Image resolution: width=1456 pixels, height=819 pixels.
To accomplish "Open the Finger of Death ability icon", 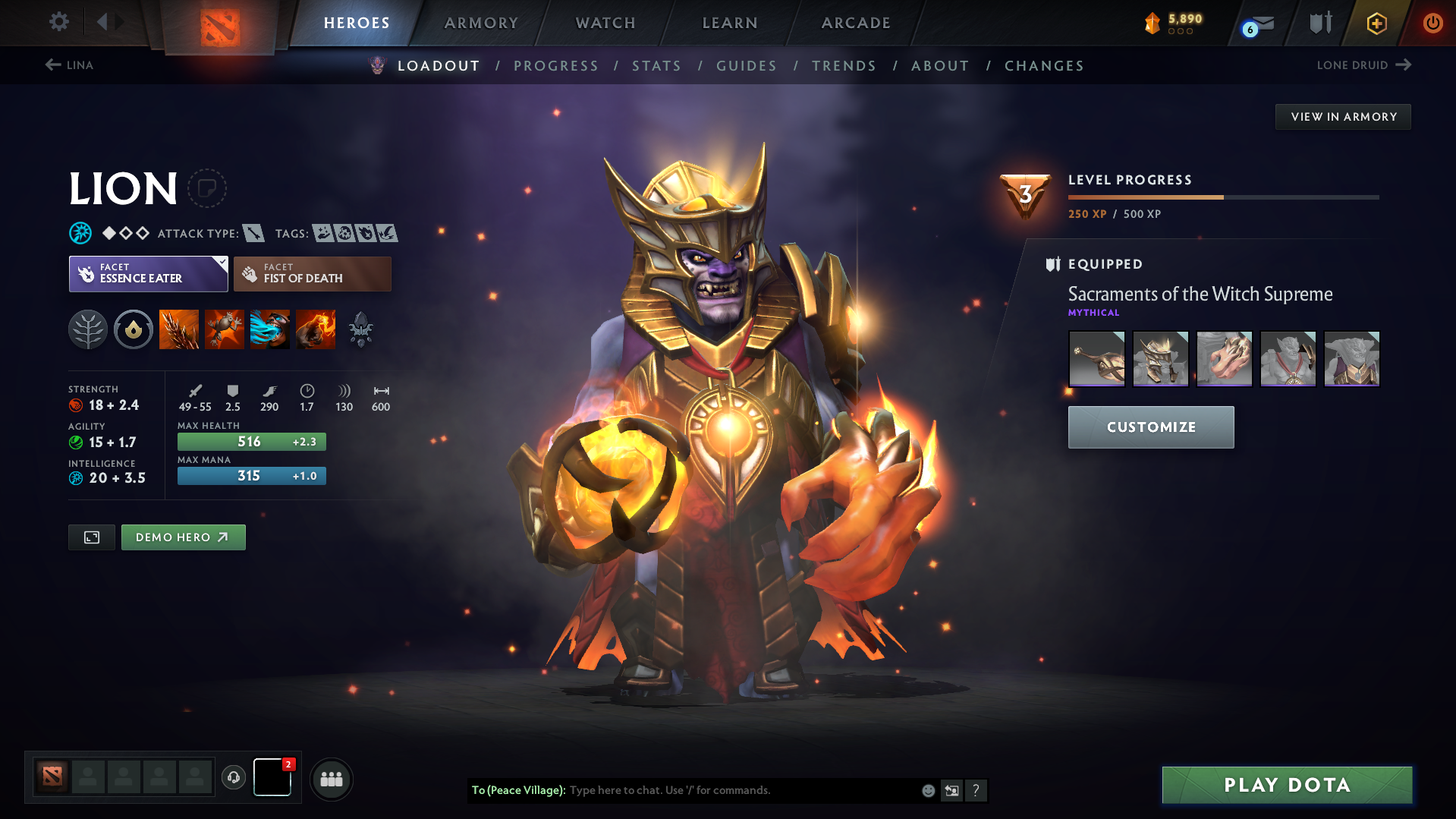I will click(x=316, y=329).
